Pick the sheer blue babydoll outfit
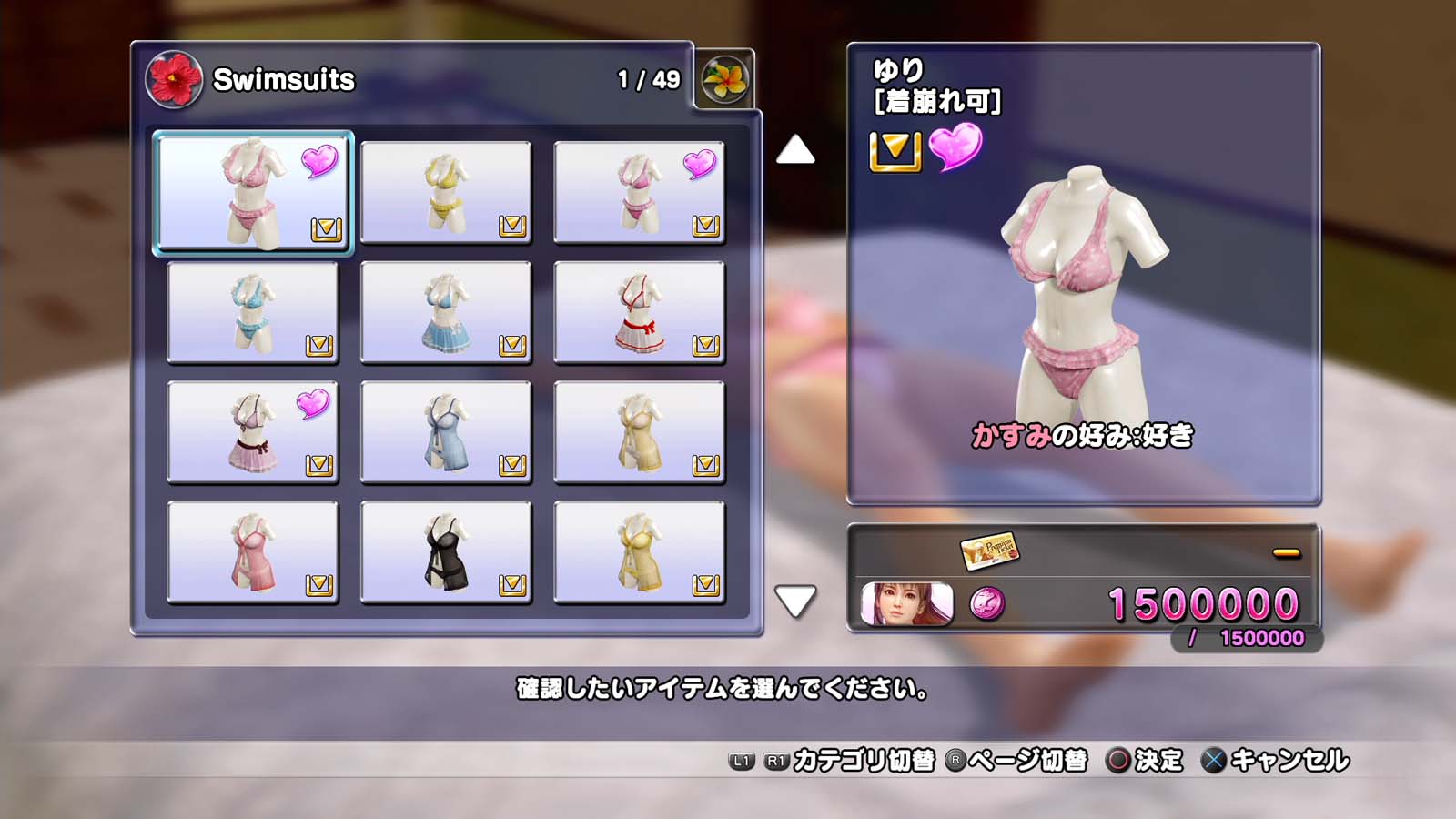Screen dimensions: 1456x819 pos(446,432)
